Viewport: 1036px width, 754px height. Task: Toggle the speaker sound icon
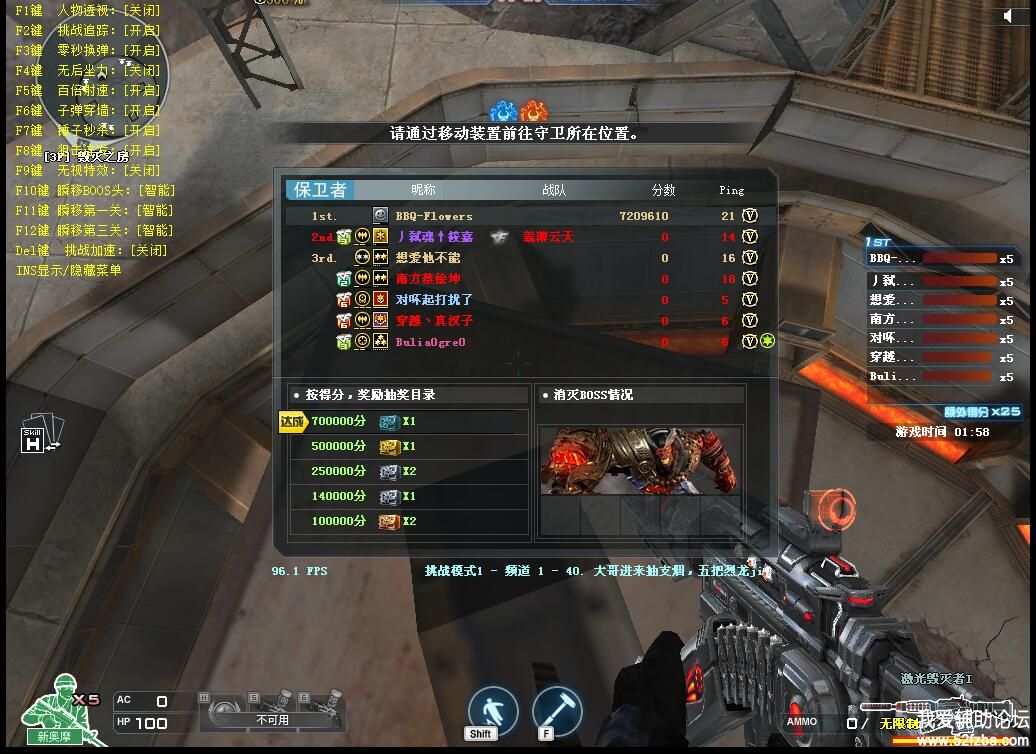(x=1006, y=16)
